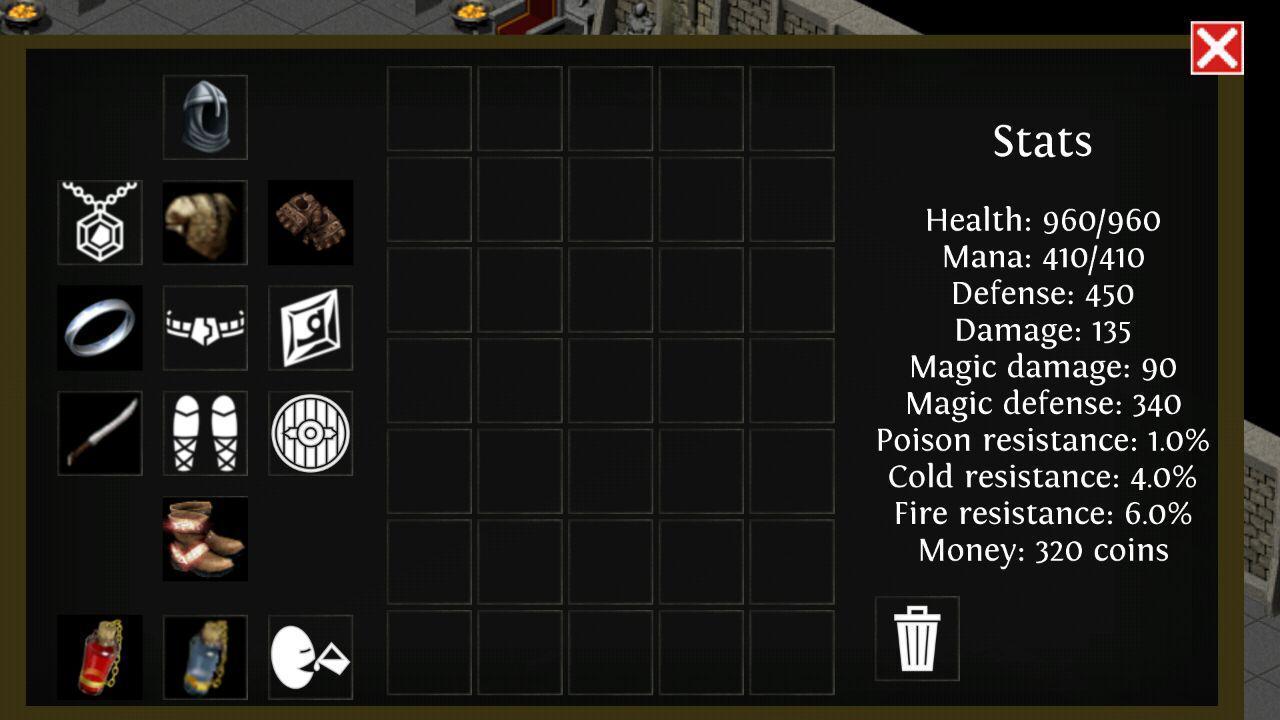Click the red health potion

point(99,658)
